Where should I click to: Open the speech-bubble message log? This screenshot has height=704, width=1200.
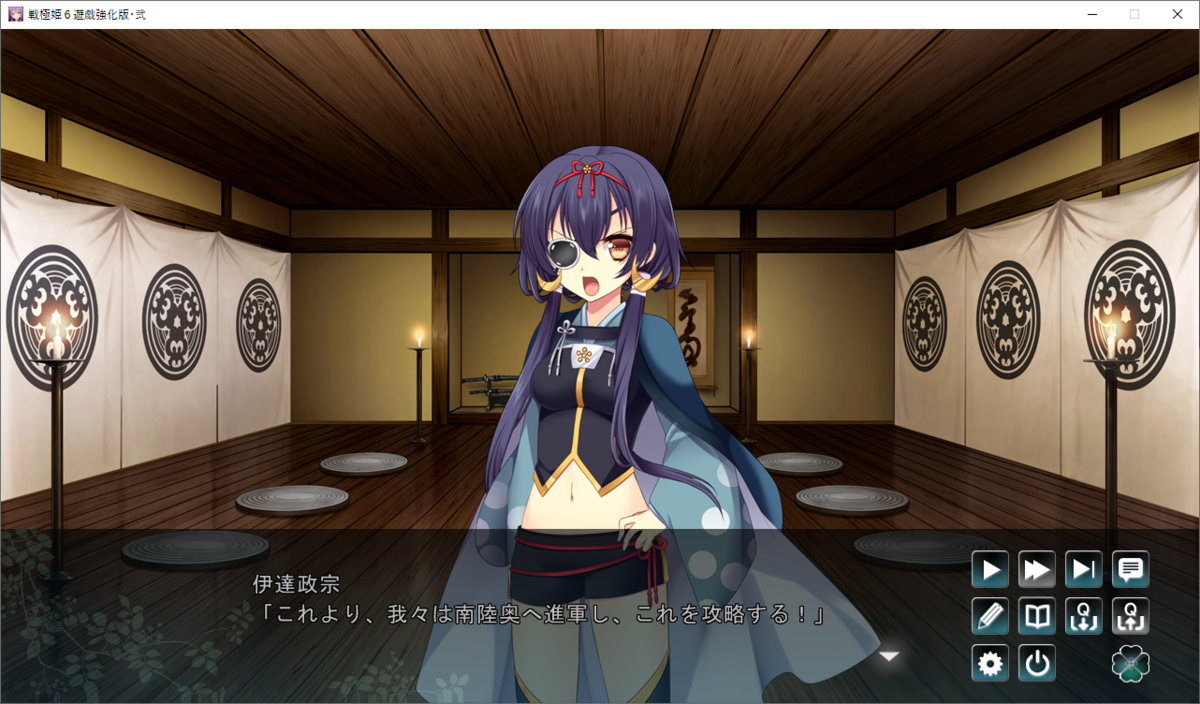tap(1131, 570)
